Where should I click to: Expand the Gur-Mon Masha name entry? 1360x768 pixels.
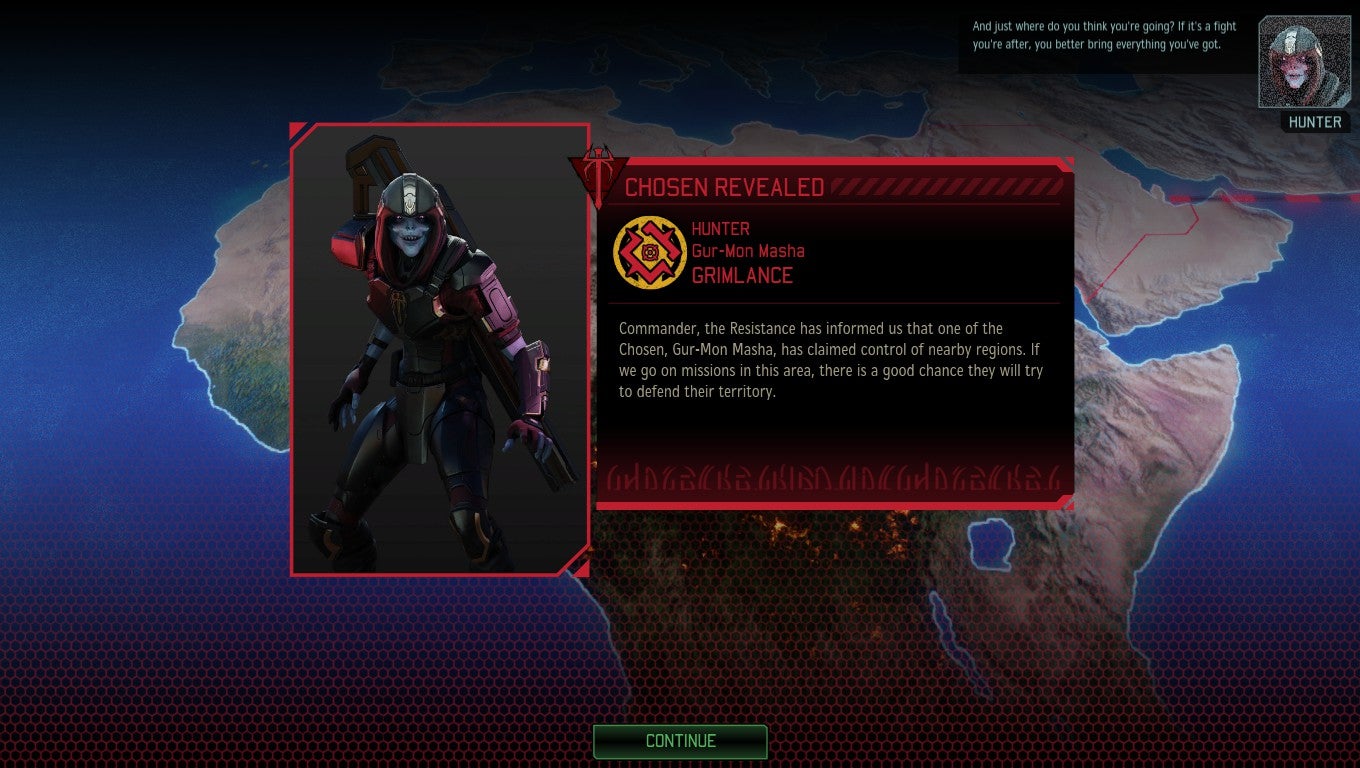748,250
